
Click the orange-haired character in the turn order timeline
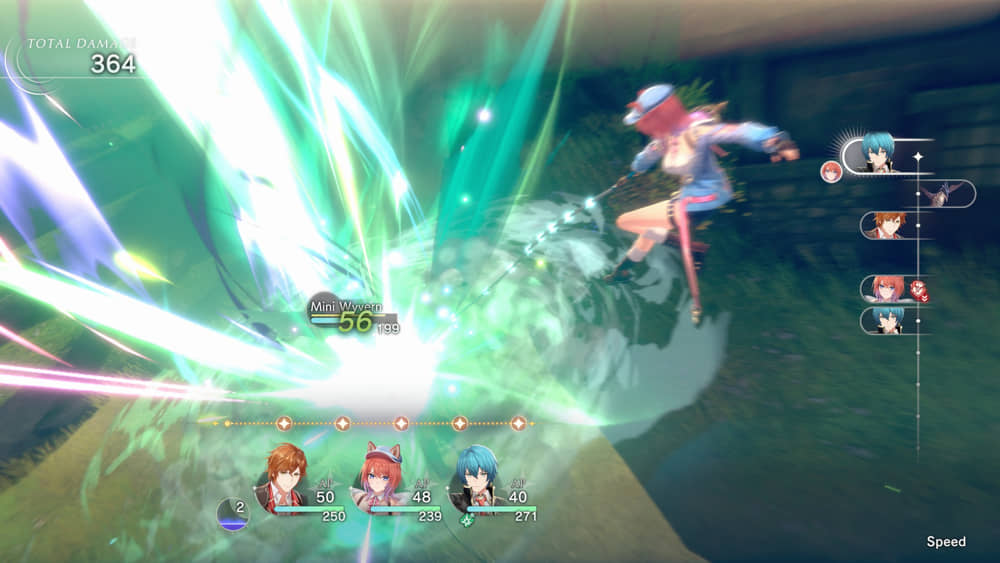pos(889,225)
